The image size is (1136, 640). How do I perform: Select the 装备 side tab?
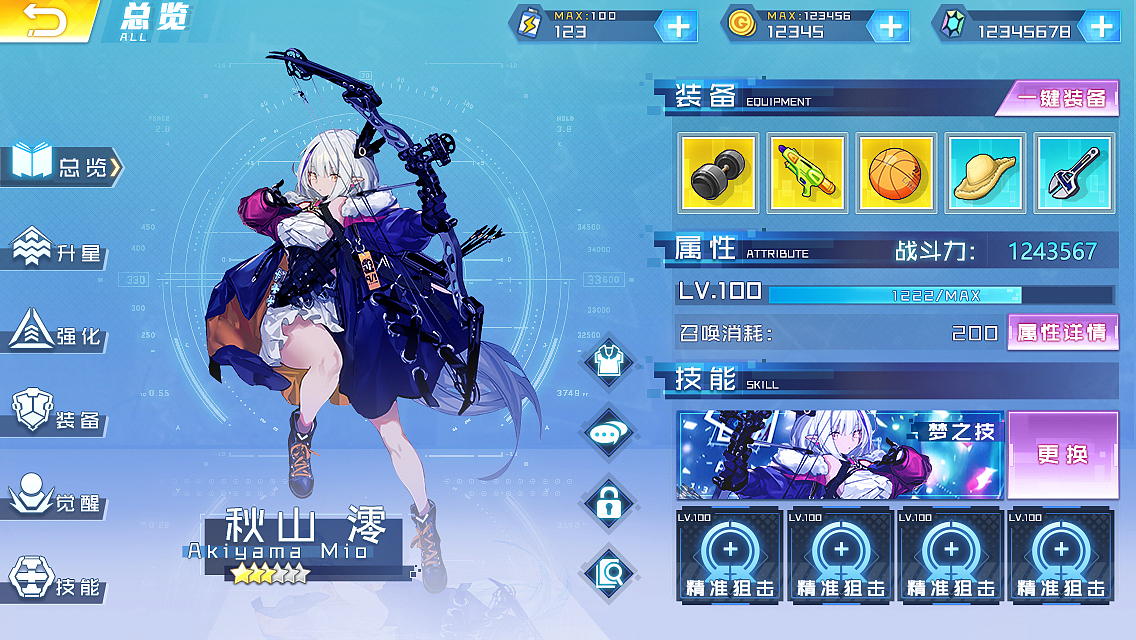point(60,416)
